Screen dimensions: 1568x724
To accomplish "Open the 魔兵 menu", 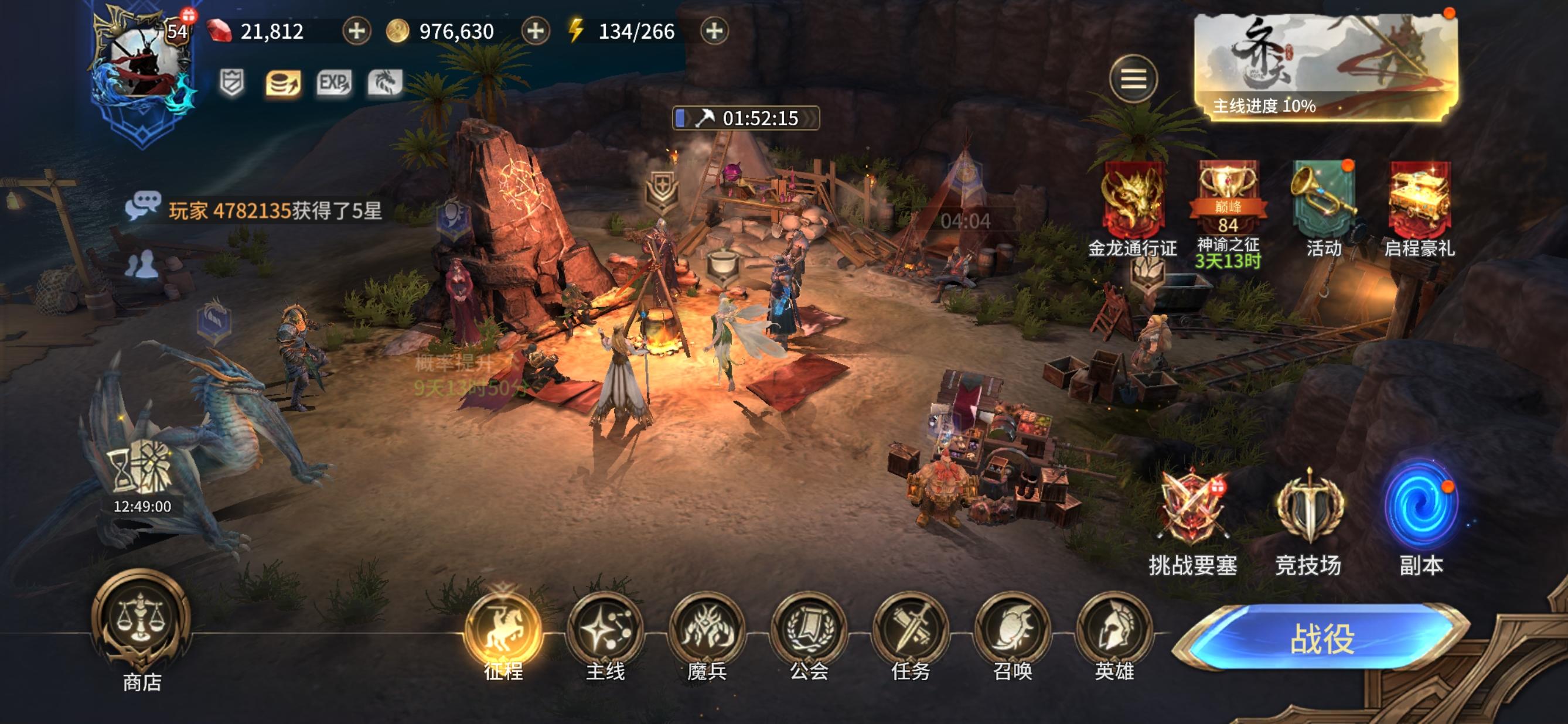I will pyautogui.click(x=707, y=630).
